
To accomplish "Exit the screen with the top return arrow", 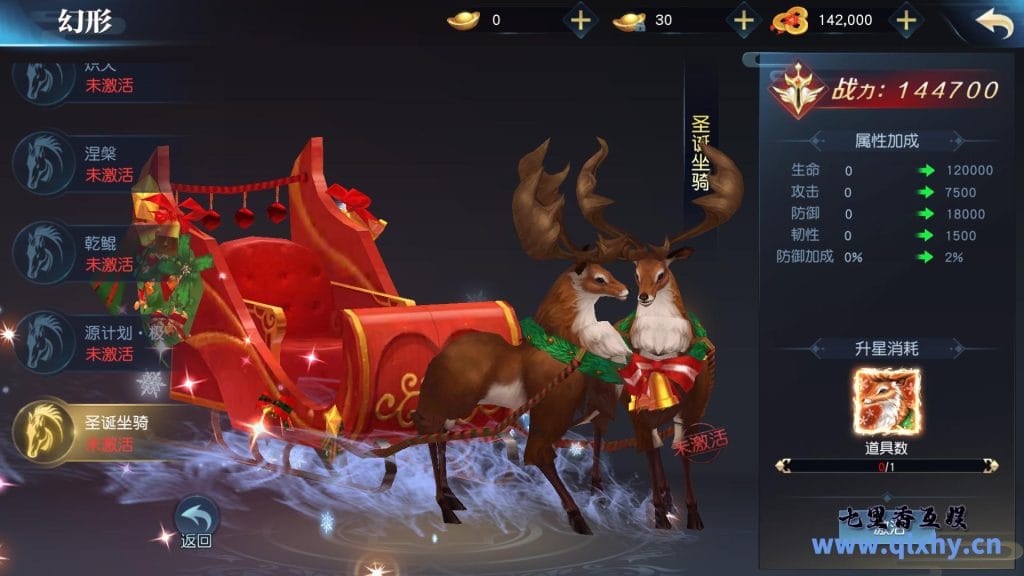I will pyautogui.click(x=993, y=22).
